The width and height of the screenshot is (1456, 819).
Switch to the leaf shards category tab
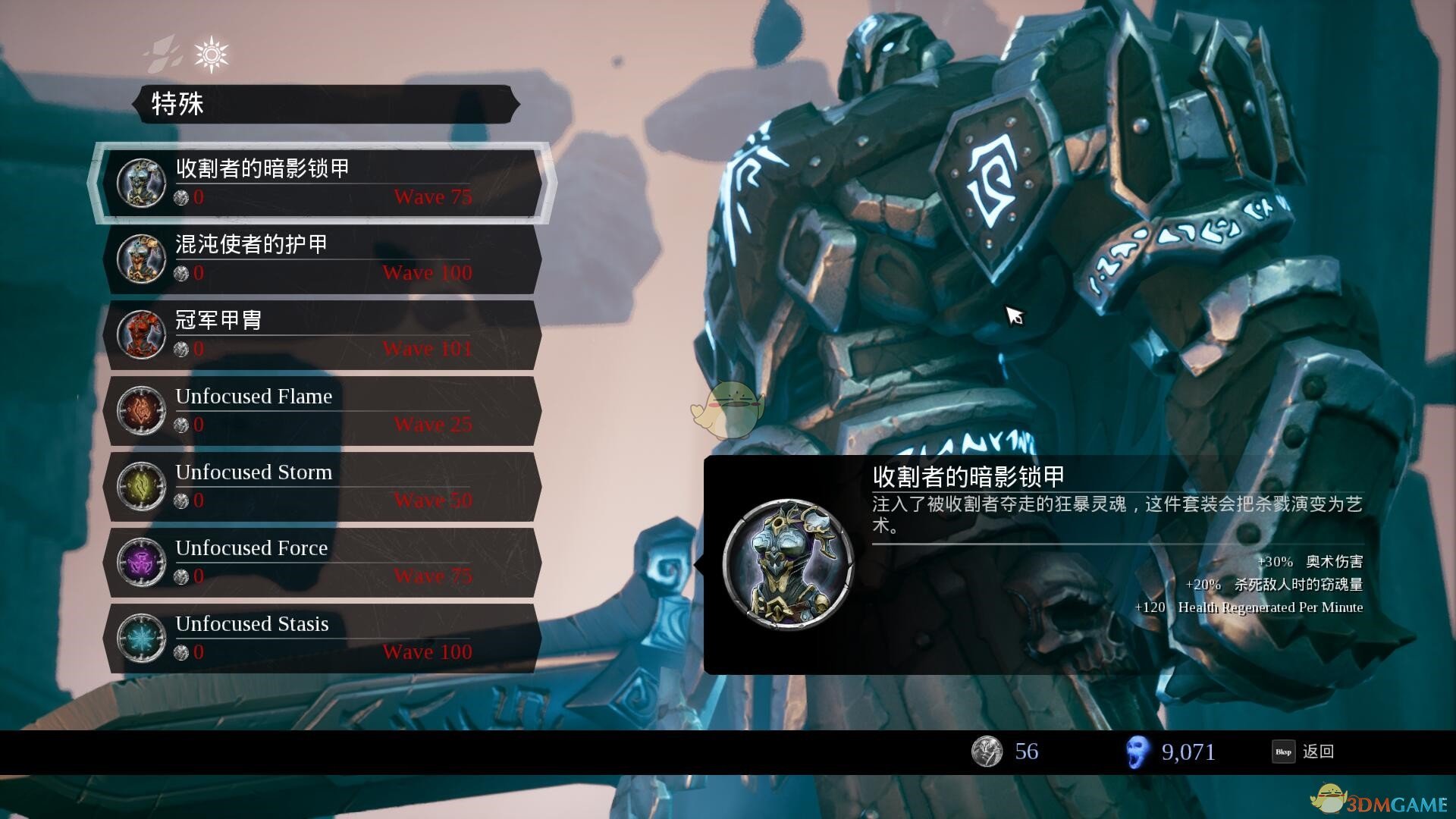coord(165,55)
